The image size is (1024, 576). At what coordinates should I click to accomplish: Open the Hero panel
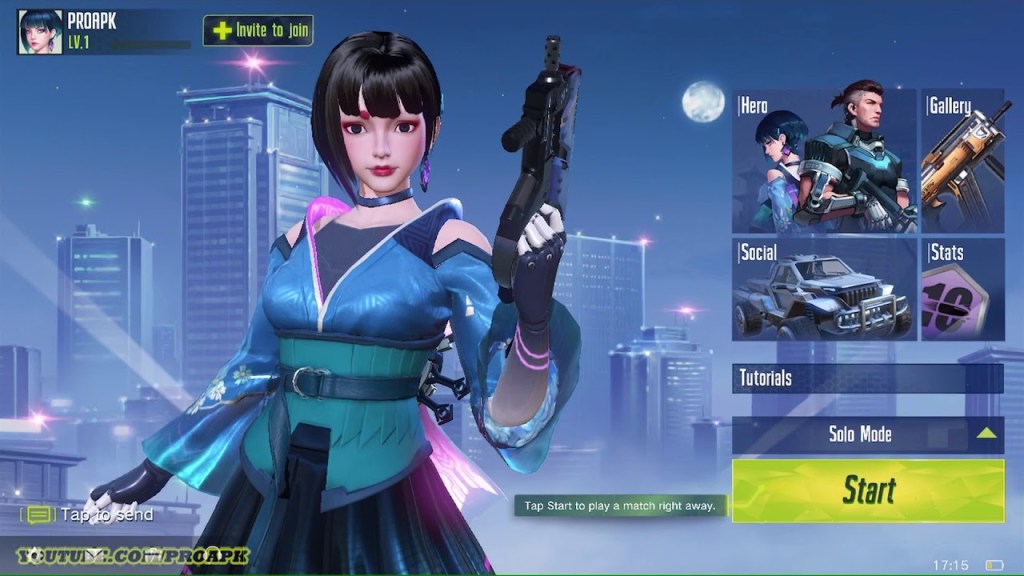[824, 160]
